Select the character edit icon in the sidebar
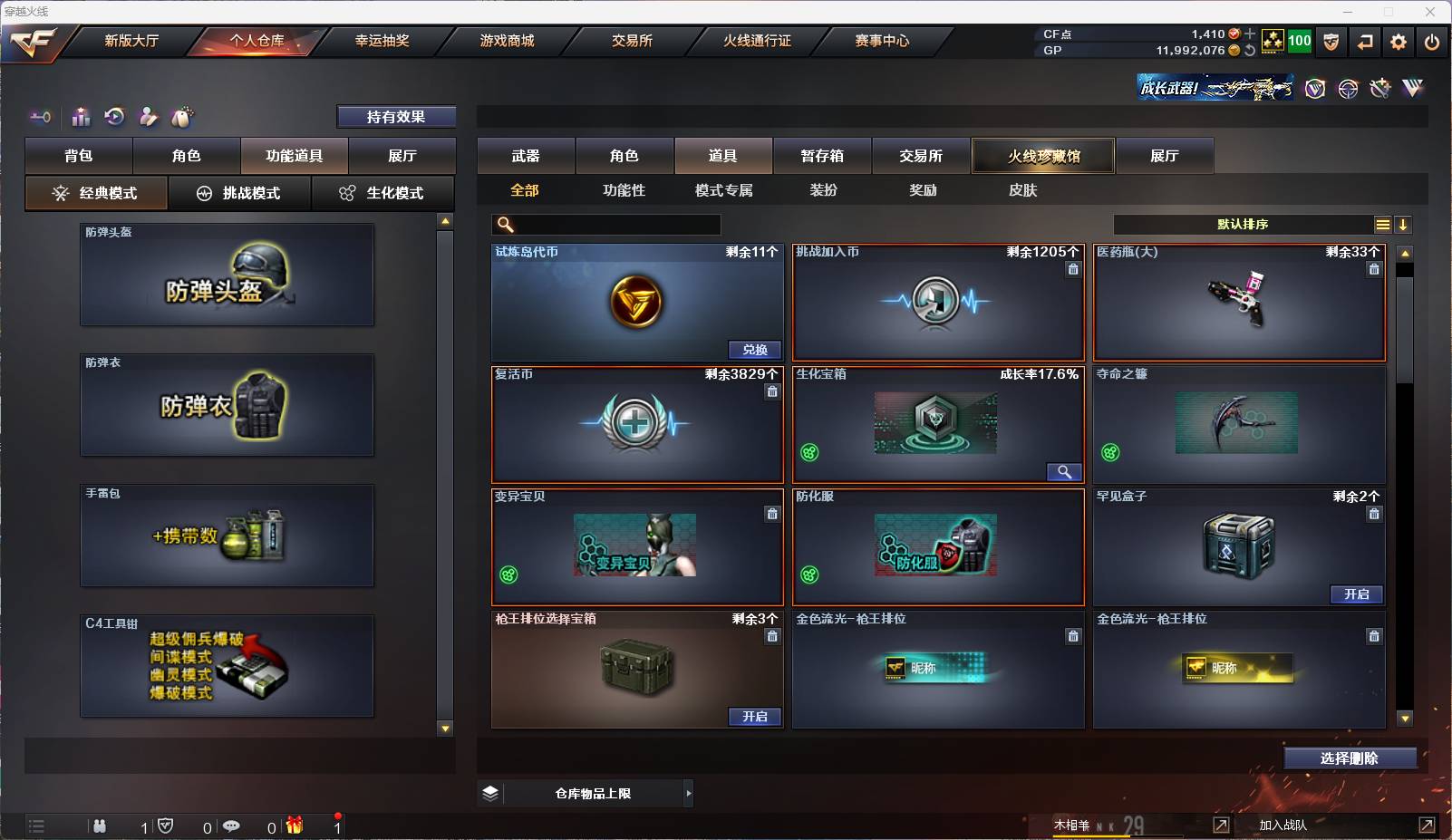Screen dimensions: 1452x840 point(148,117)
